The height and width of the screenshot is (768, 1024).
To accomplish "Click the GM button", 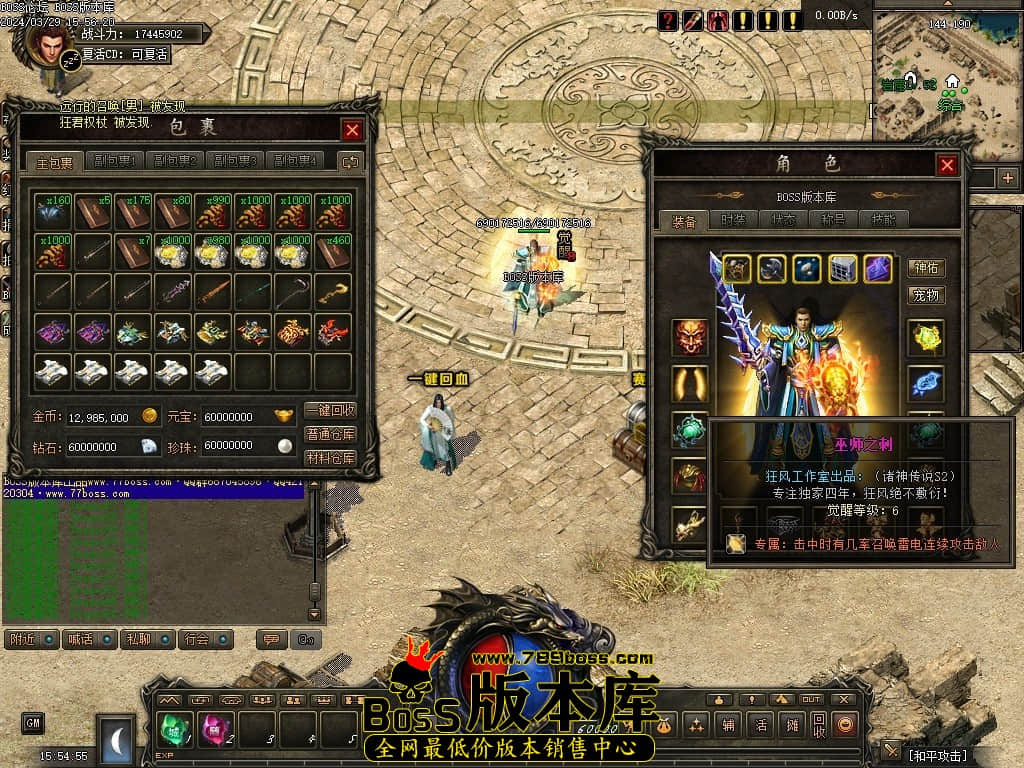I will point(33,722).
